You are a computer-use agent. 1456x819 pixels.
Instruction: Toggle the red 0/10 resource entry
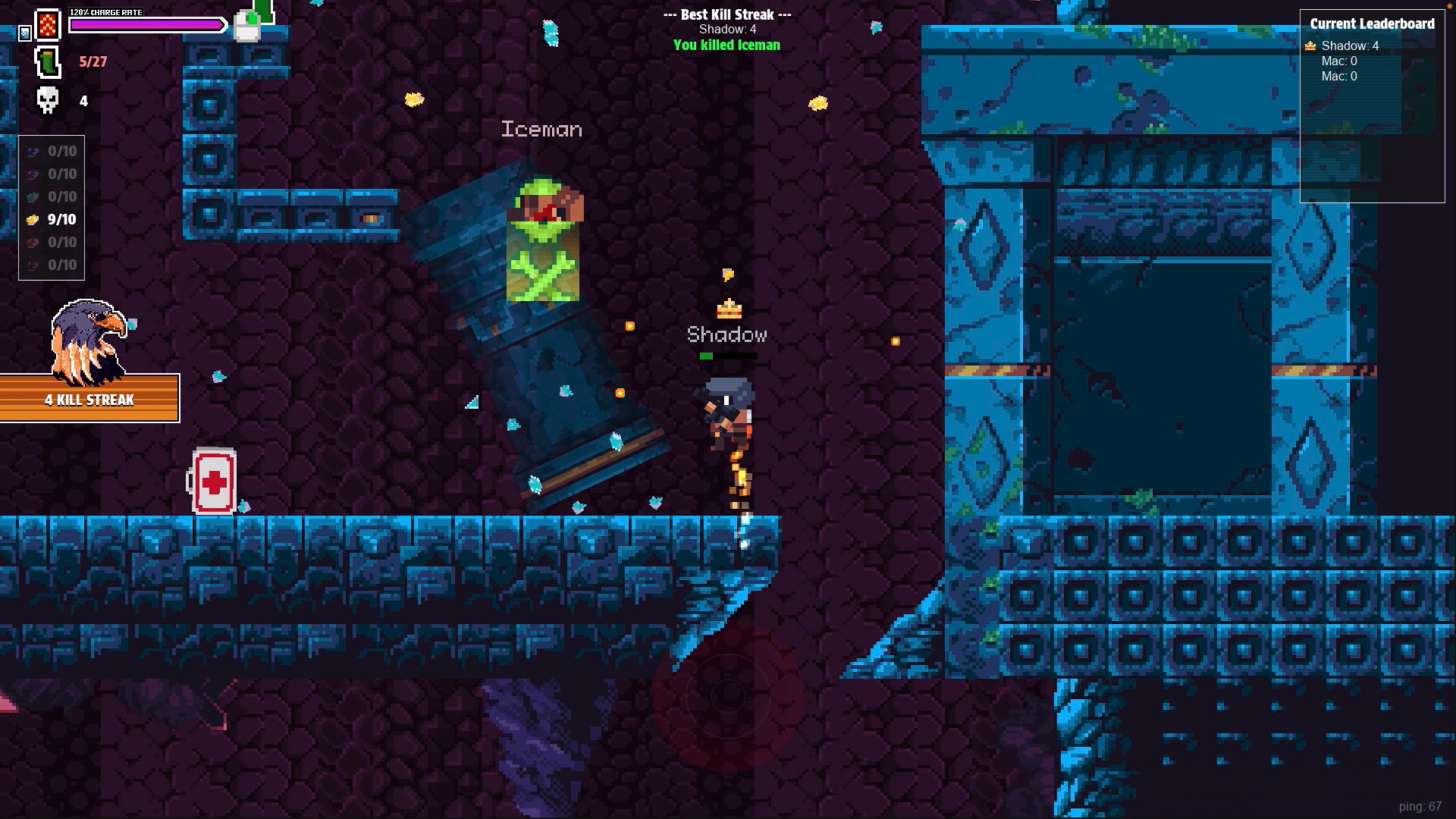click(52, 242)
